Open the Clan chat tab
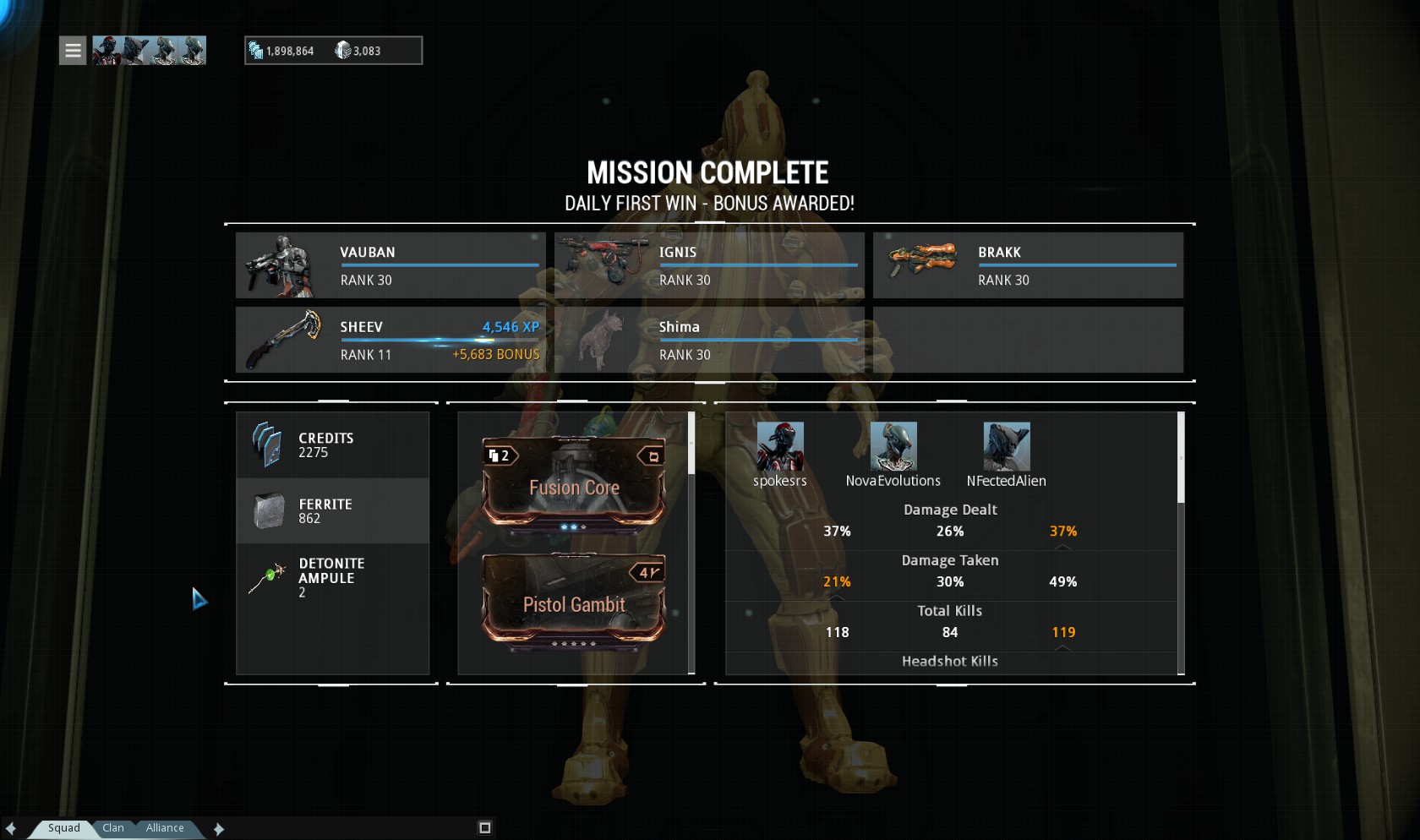The height and width of the screenshot is (840, 1420). click(113, 828)
